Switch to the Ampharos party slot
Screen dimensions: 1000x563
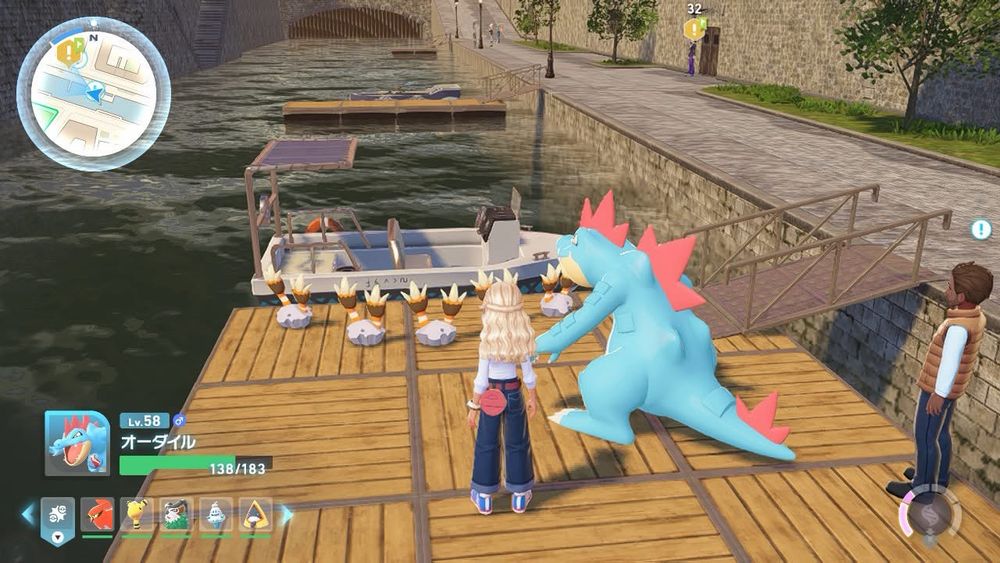[136, 514]
